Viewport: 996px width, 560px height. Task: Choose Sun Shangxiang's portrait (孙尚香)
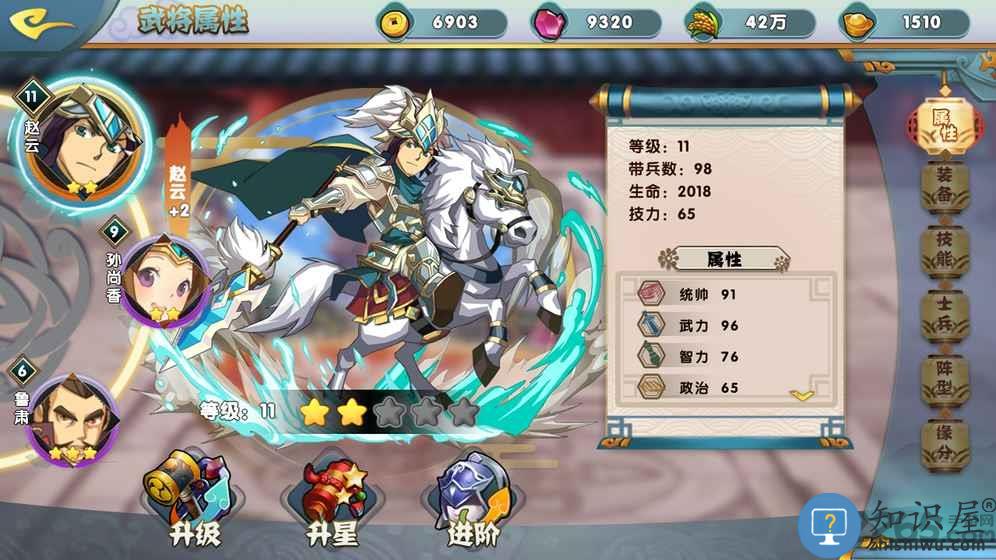[x=162, y=281]
